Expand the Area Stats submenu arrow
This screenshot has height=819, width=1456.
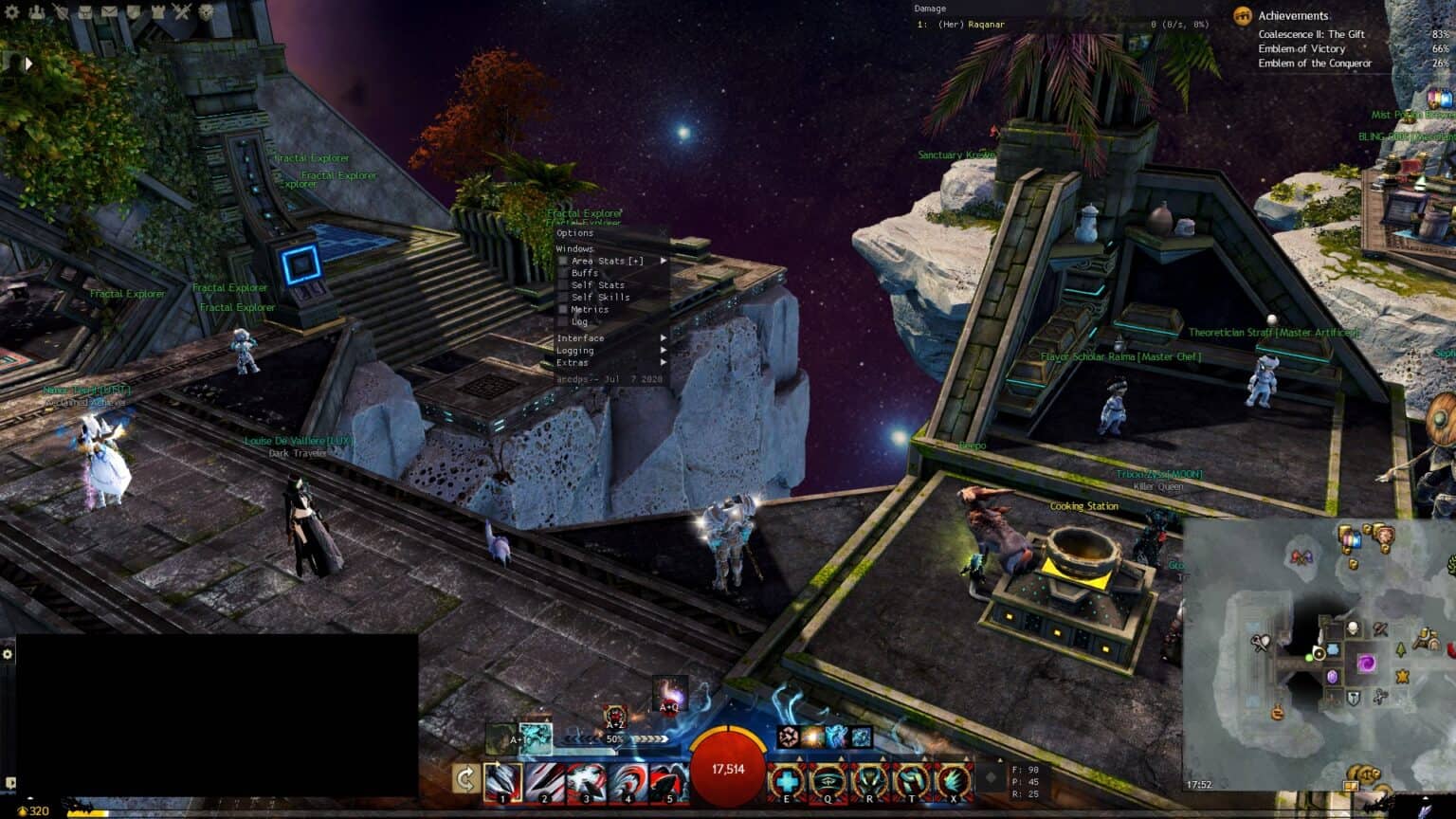click(x=663, y=260)
